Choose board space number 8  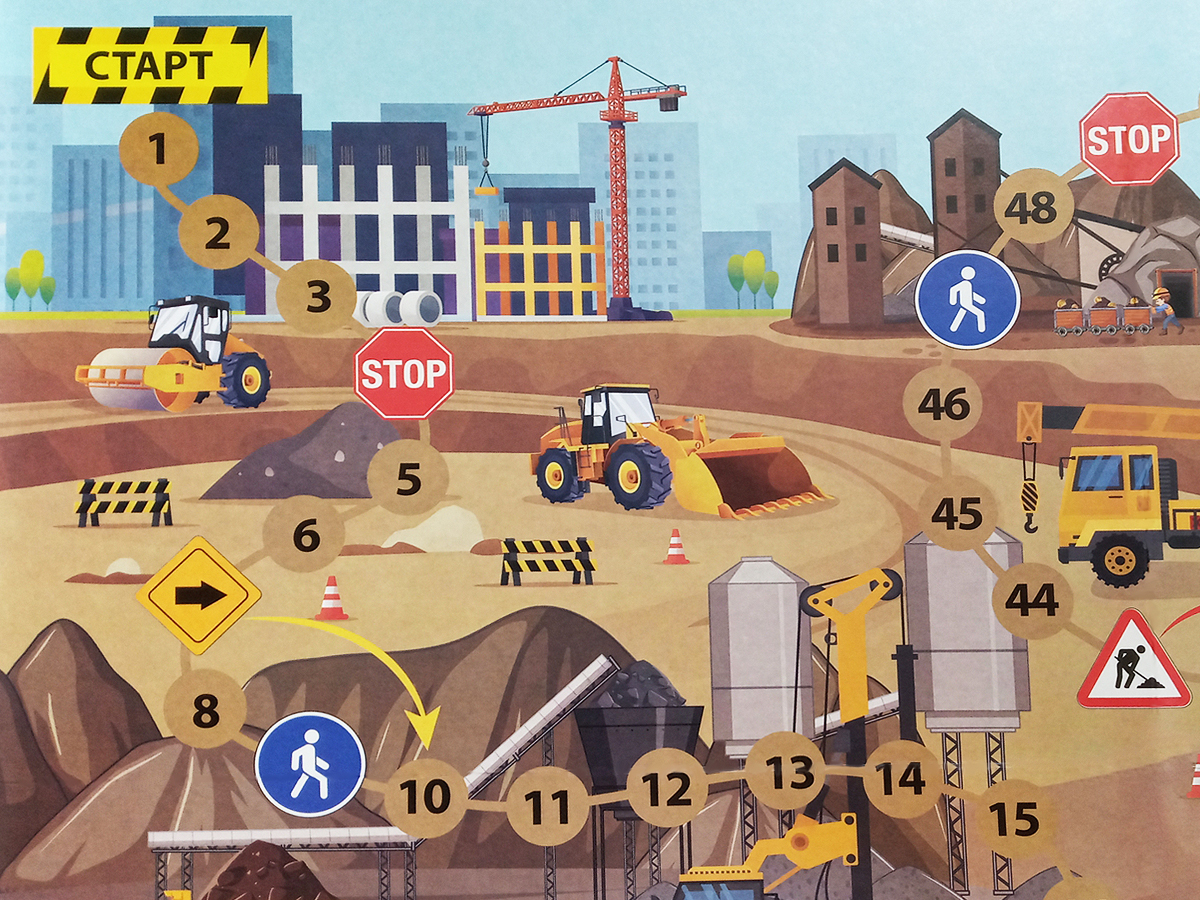205,712
